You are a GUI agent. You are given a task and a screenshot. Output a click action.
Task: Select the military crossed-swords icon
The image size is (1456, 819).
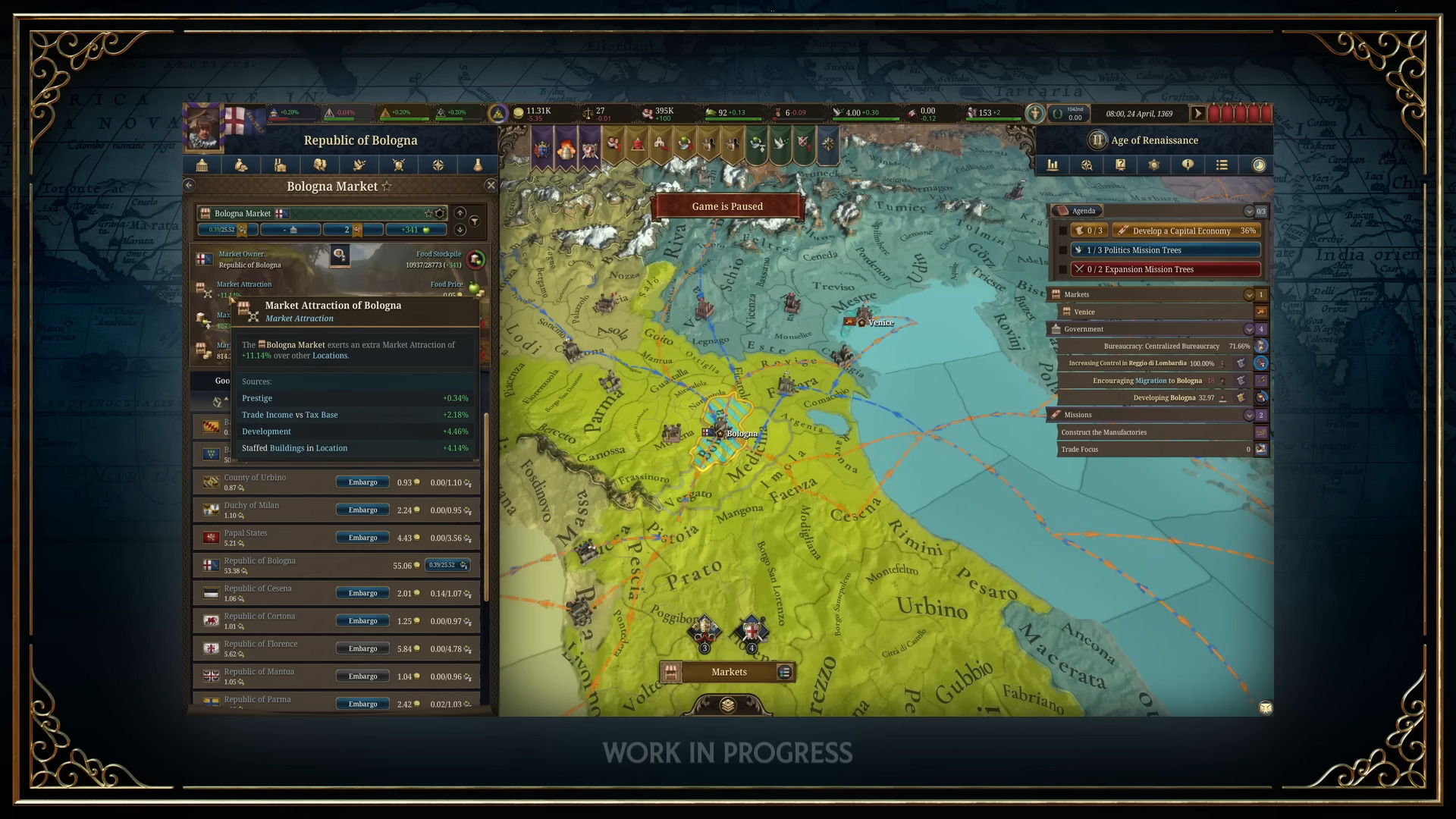coord(398,165)
